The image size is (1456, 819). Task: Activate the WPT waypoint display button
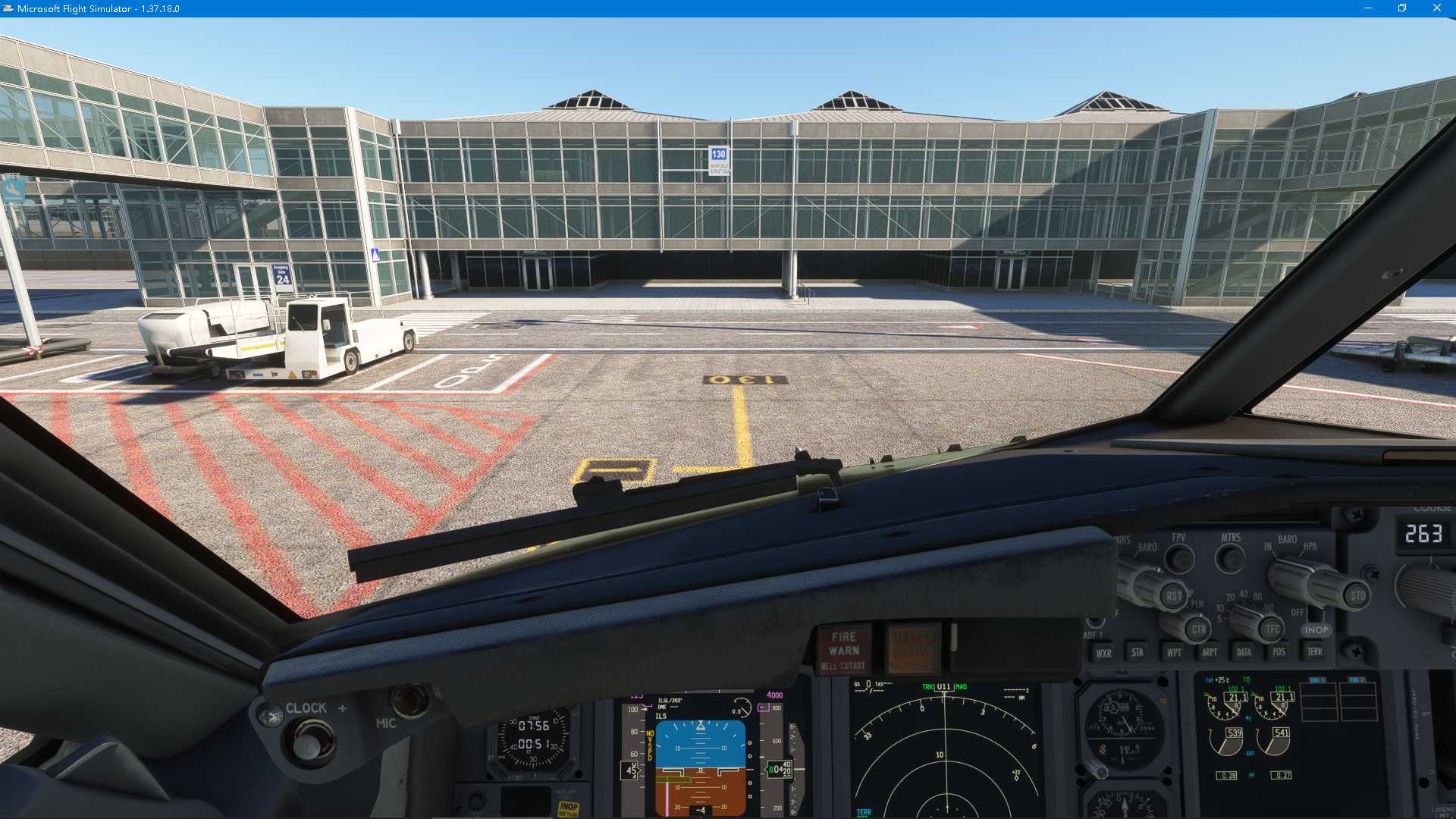[1175, 651]
